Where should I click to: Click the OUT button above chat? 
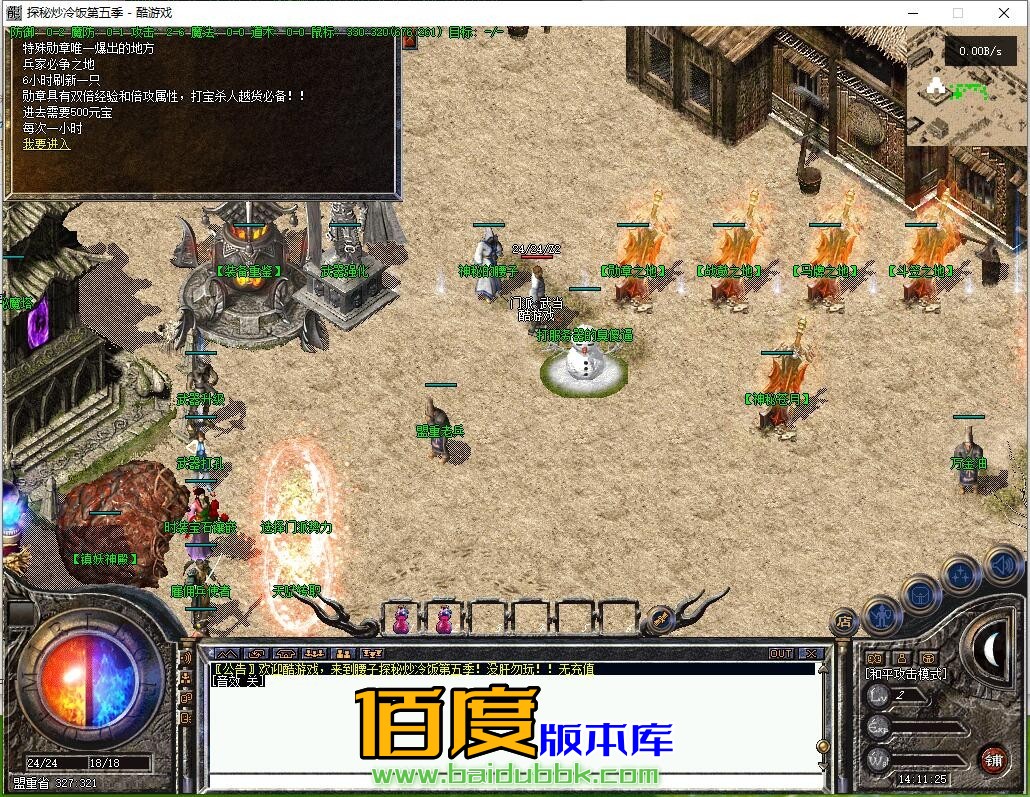[x=781, y=653]
